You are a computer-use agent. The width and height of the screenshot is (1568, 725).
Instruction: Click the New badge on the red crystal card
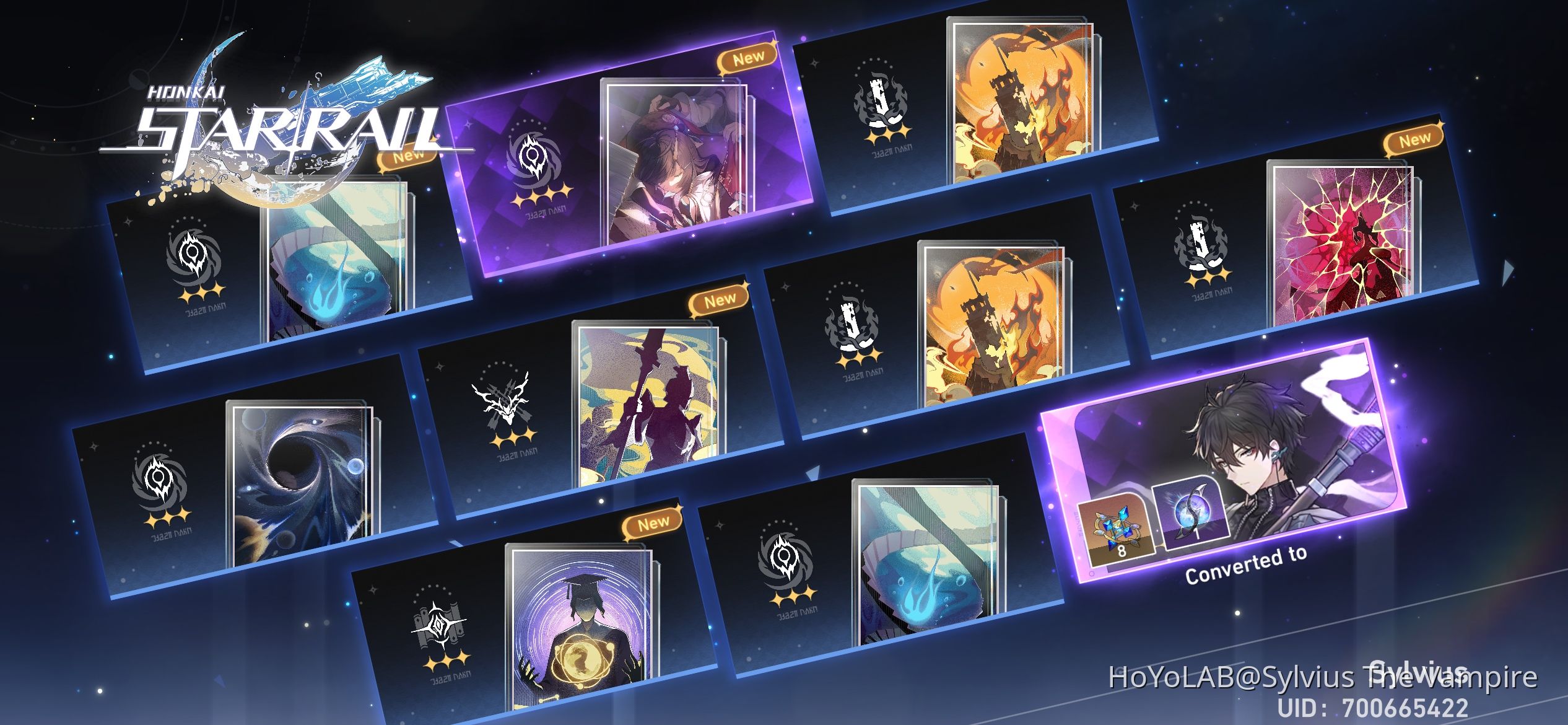coord(1415,141)
